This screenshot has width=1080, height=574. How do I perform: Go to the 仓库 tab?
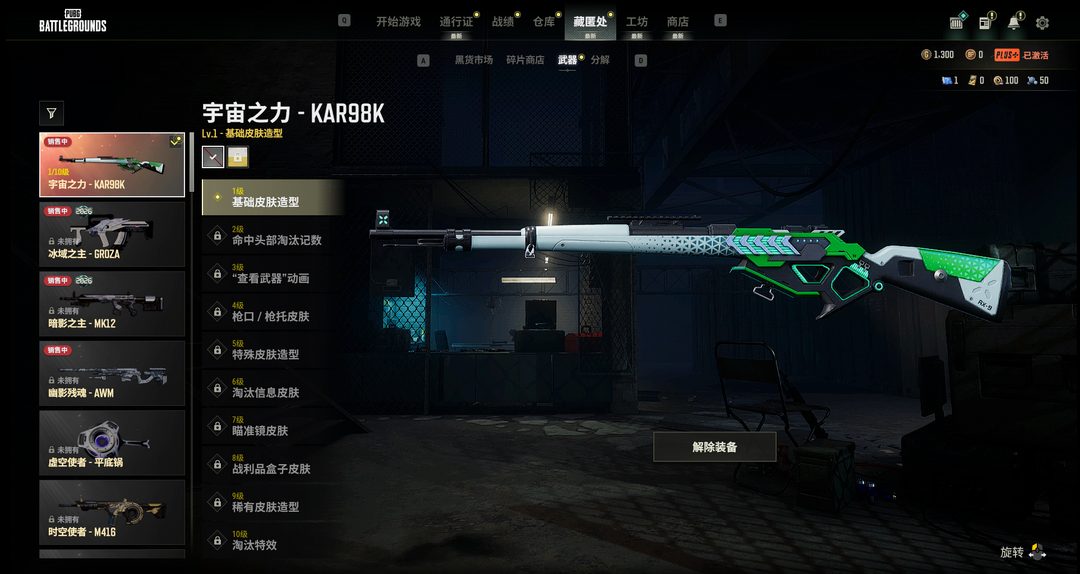tap(544, 21)
